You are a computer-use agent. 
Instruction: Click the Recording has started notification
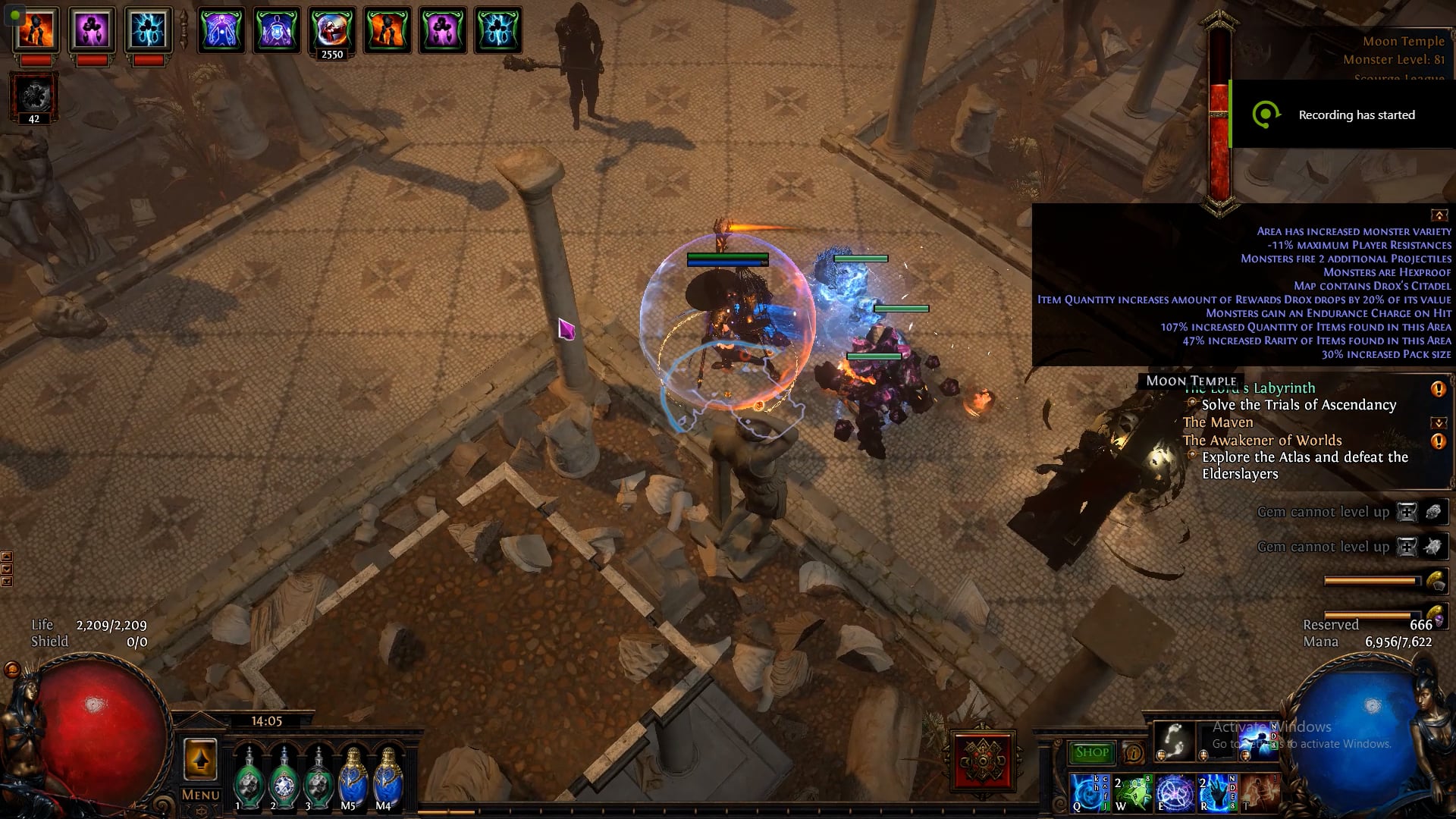pyautogui.click(x=1342, y=115)
